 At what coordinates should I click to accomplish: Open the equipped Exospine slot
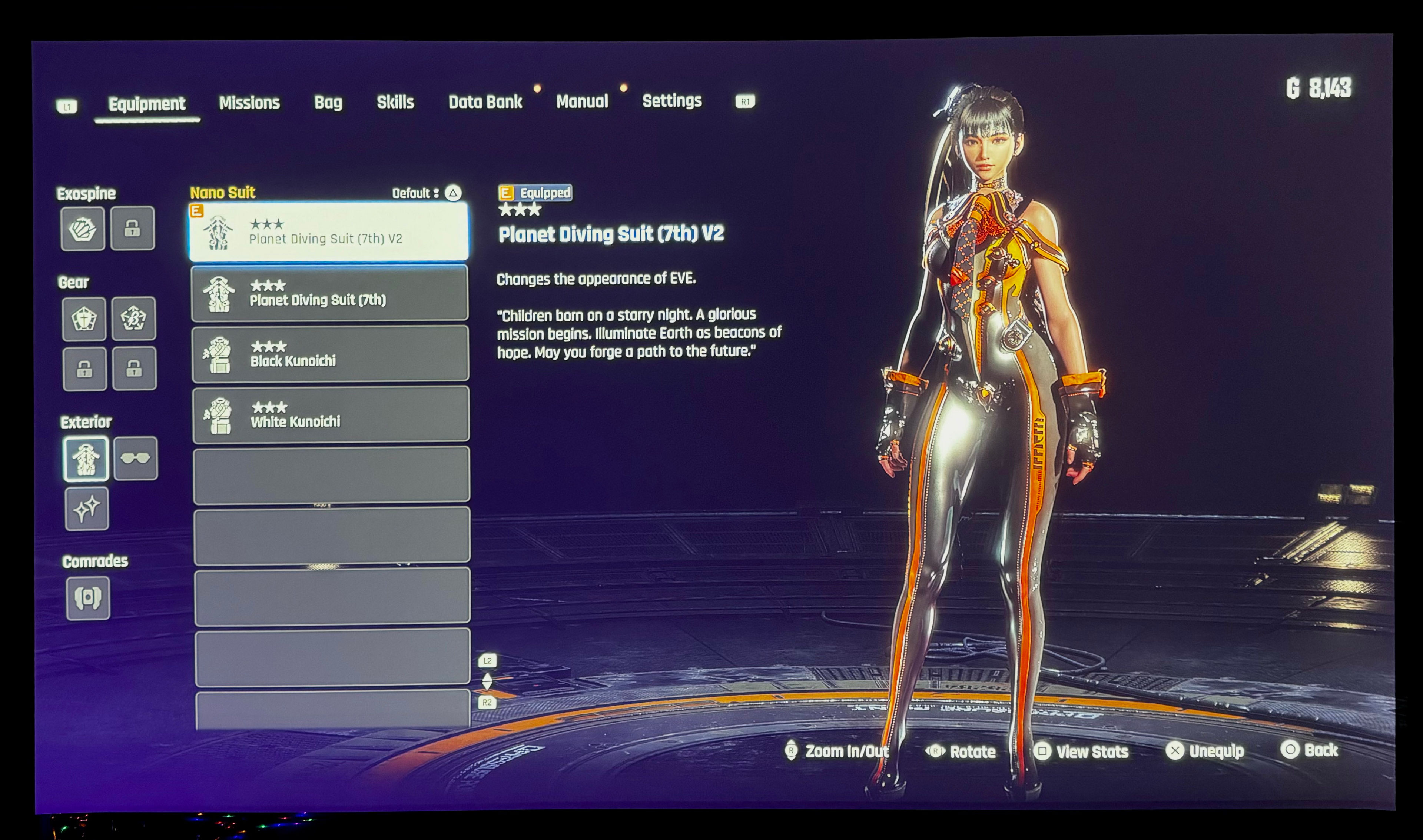83,229
